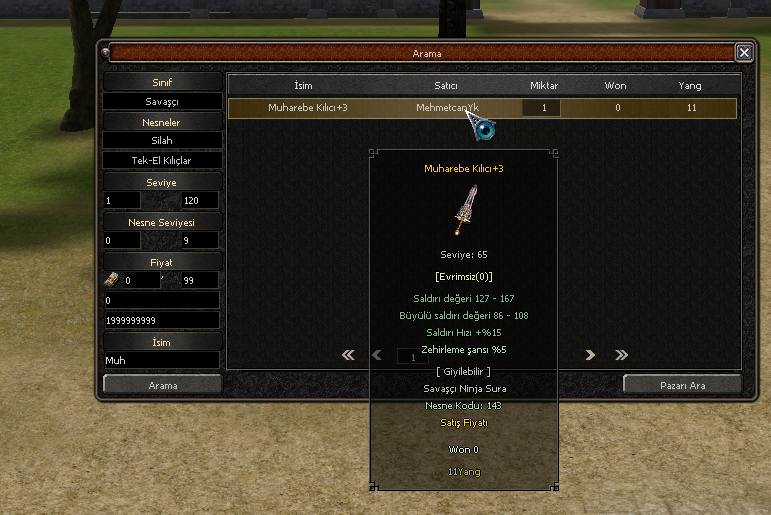771x515 pixels.
Task: Jump to the first results page
Action: coord(348,355)
